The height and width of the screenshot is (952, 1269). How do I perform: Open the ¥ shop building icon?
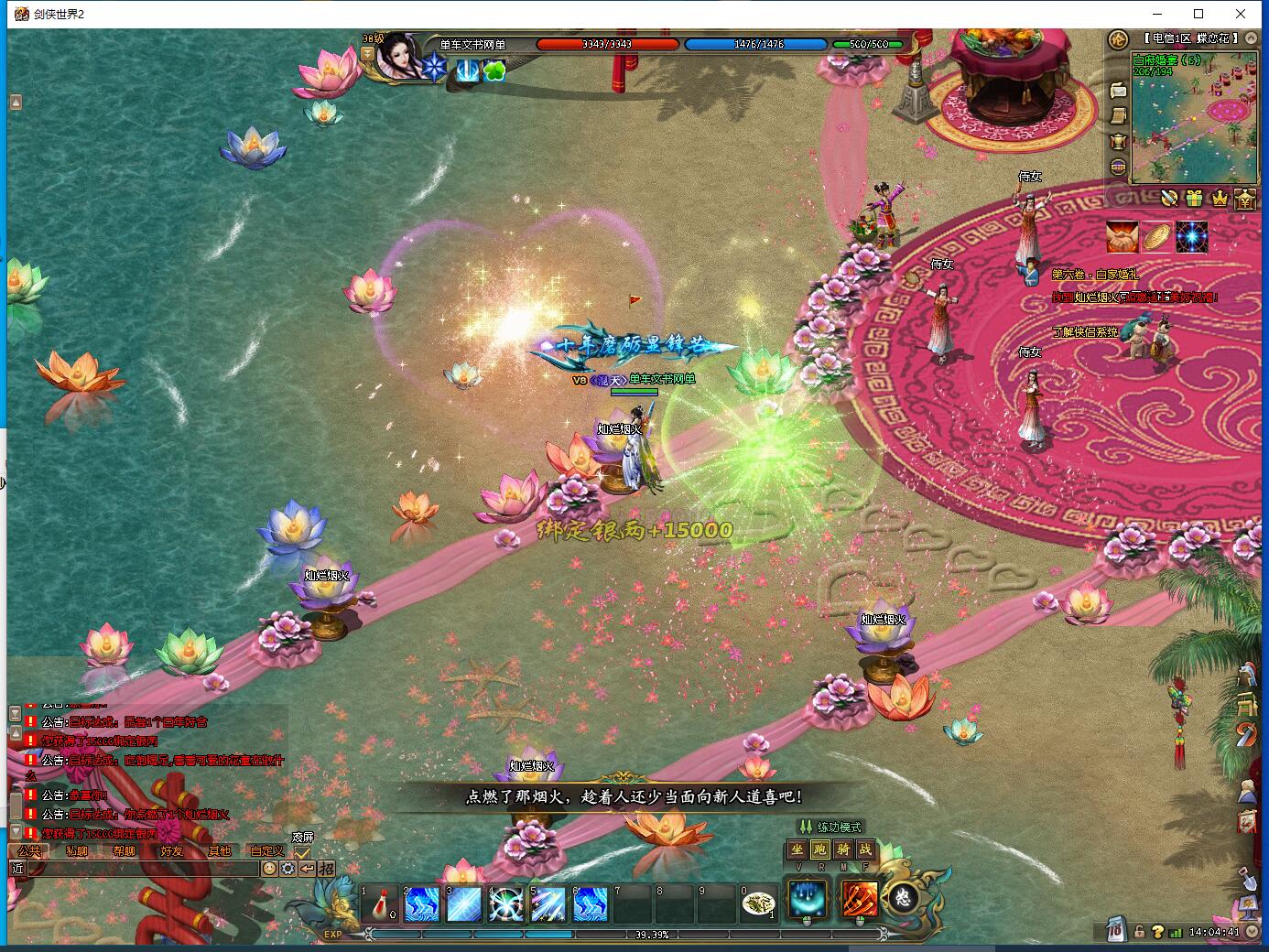1245,199
